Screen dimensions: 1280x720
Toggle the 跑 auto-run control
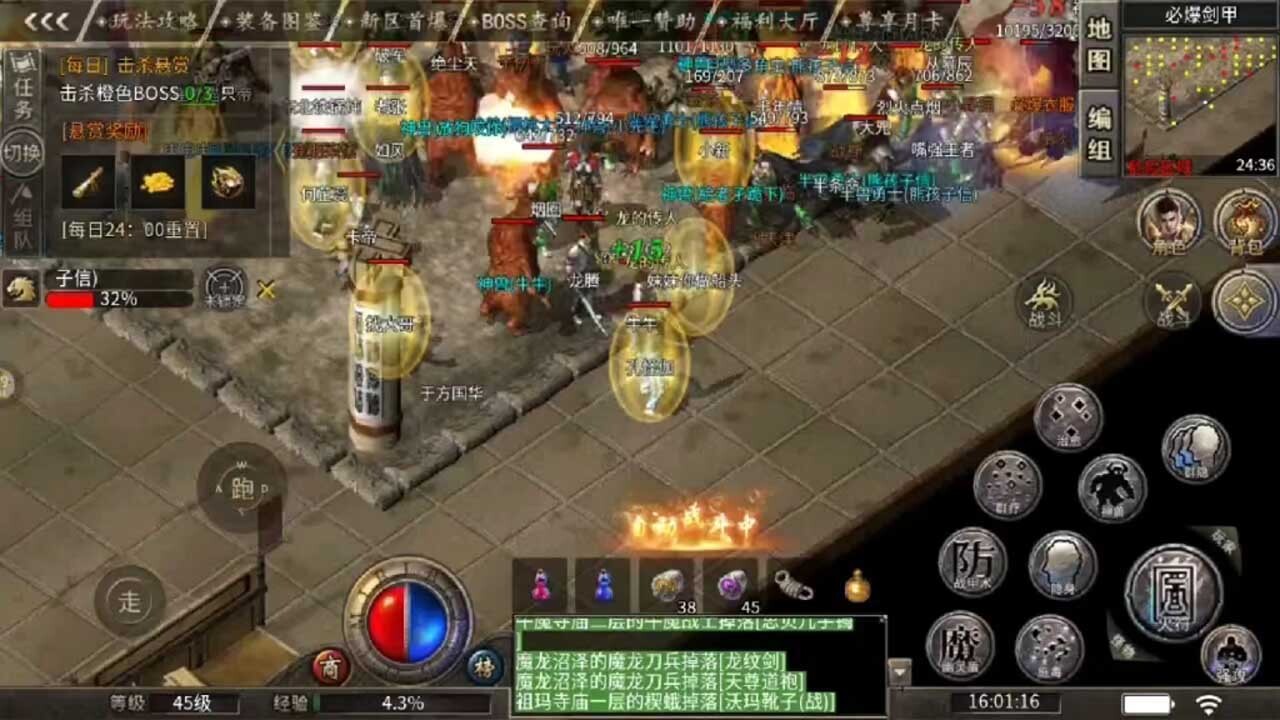tap(240, 490)
